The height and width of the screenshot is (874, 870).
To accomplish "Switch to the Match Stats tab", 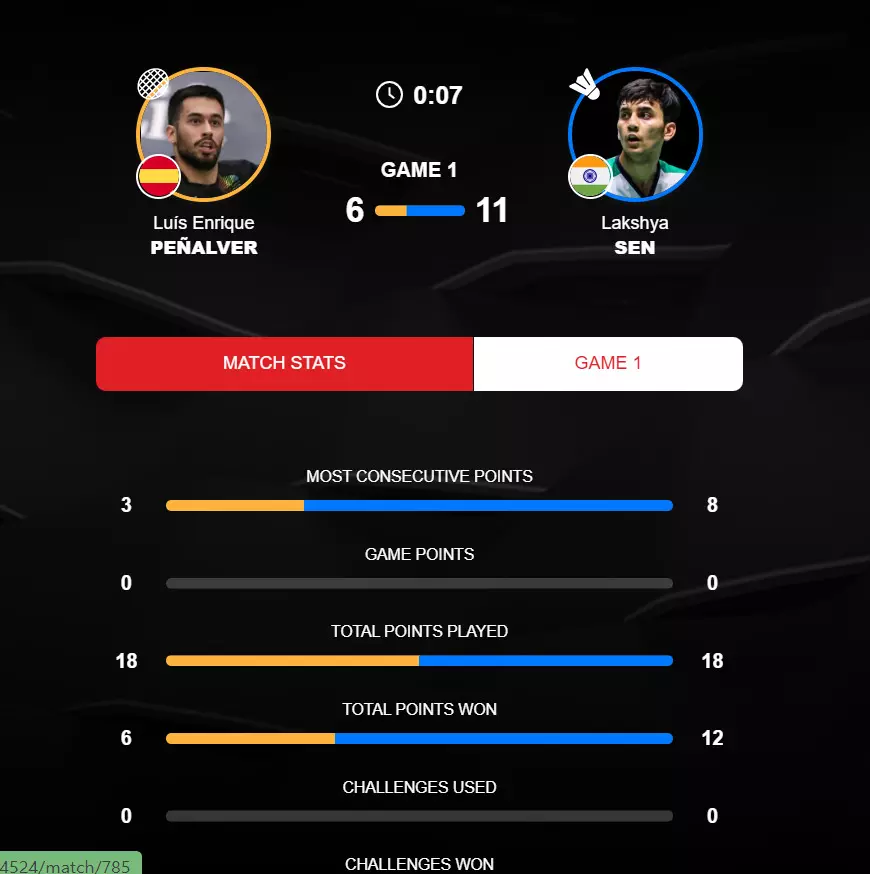I will 284,363.
